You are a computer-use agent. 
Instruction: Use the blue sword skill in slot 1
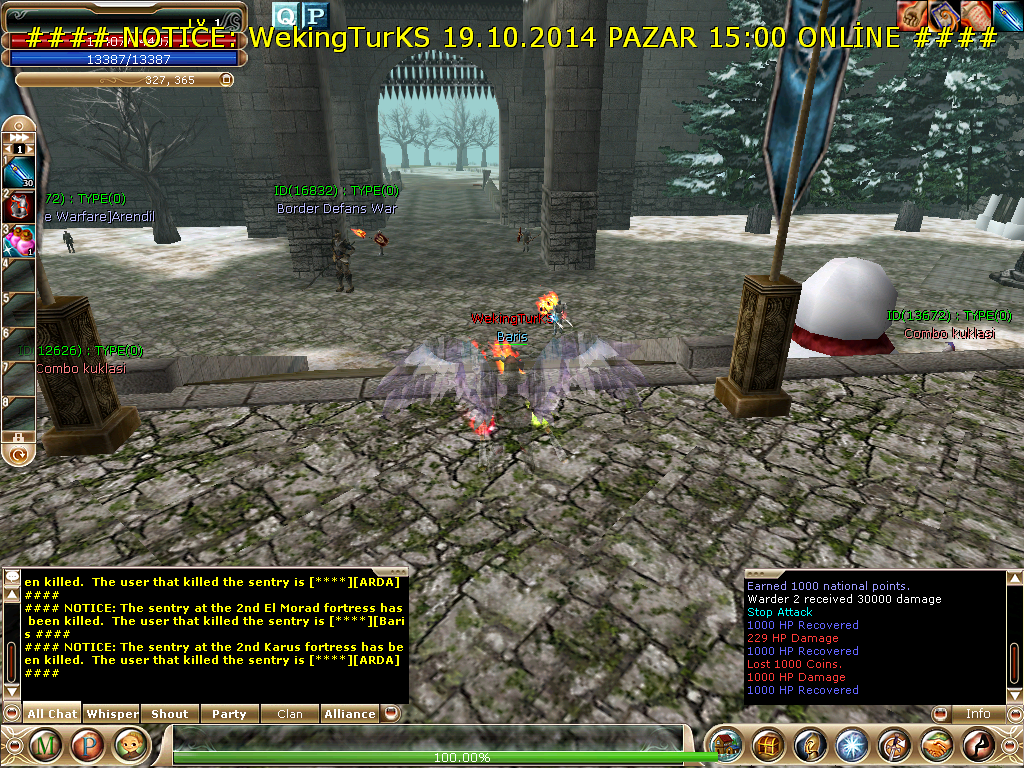click(20, 172)
